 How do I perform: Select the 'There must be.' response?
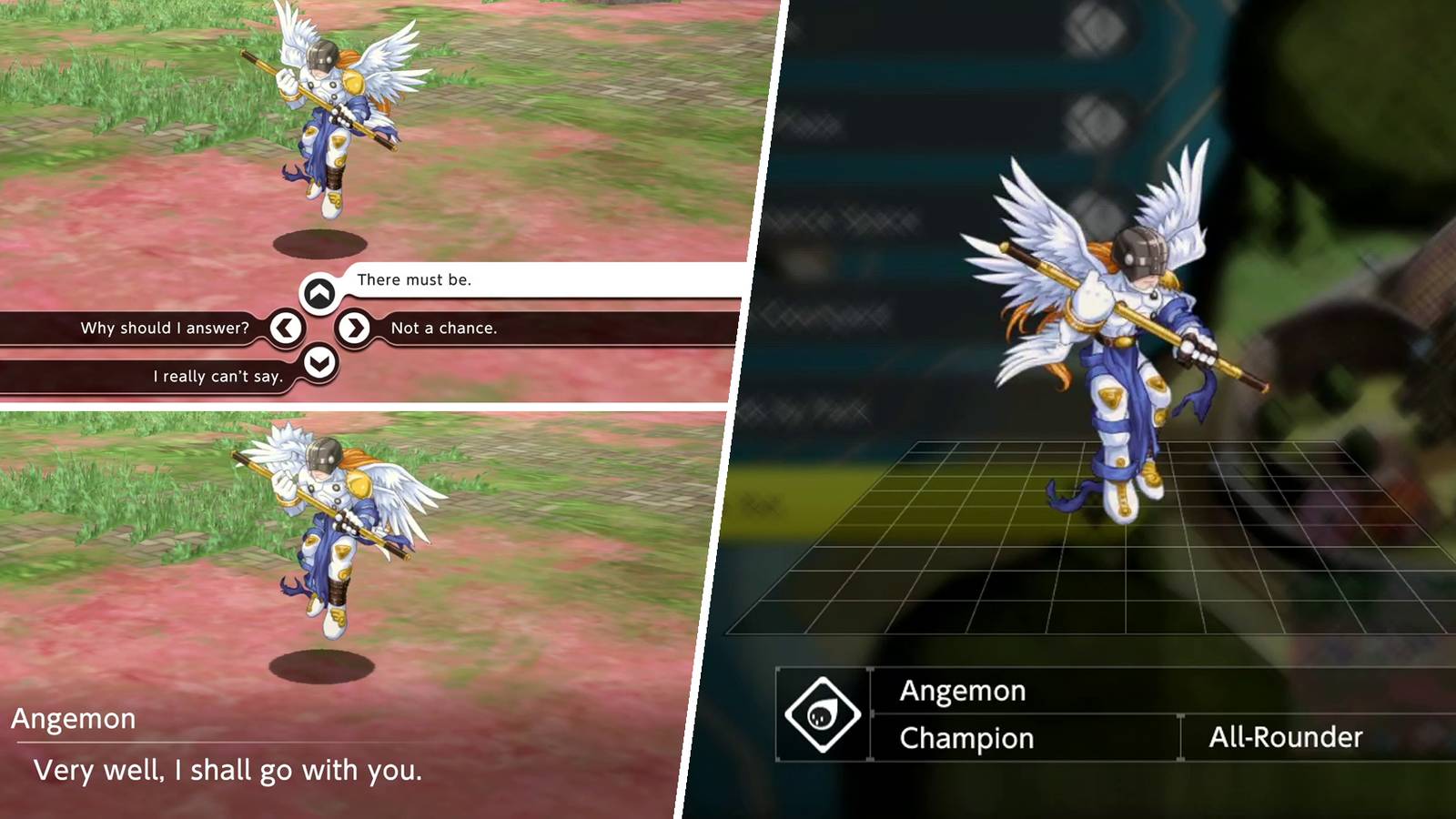pos(415,280)
